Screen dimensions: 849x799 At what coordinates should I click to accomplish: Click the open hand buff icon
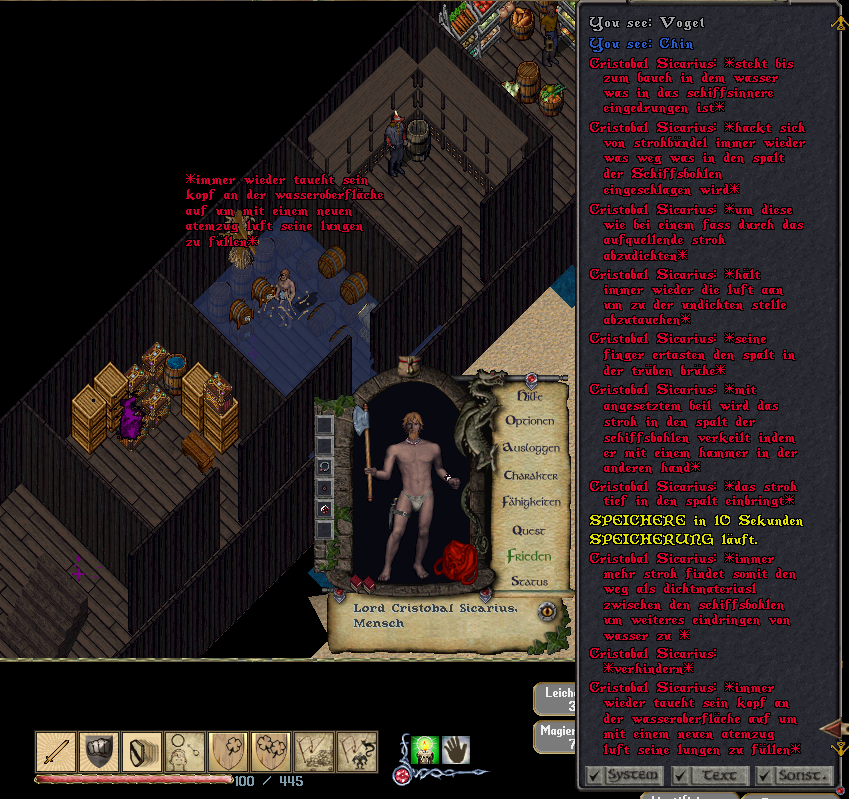pyautogui.click(x=456, y=749)
